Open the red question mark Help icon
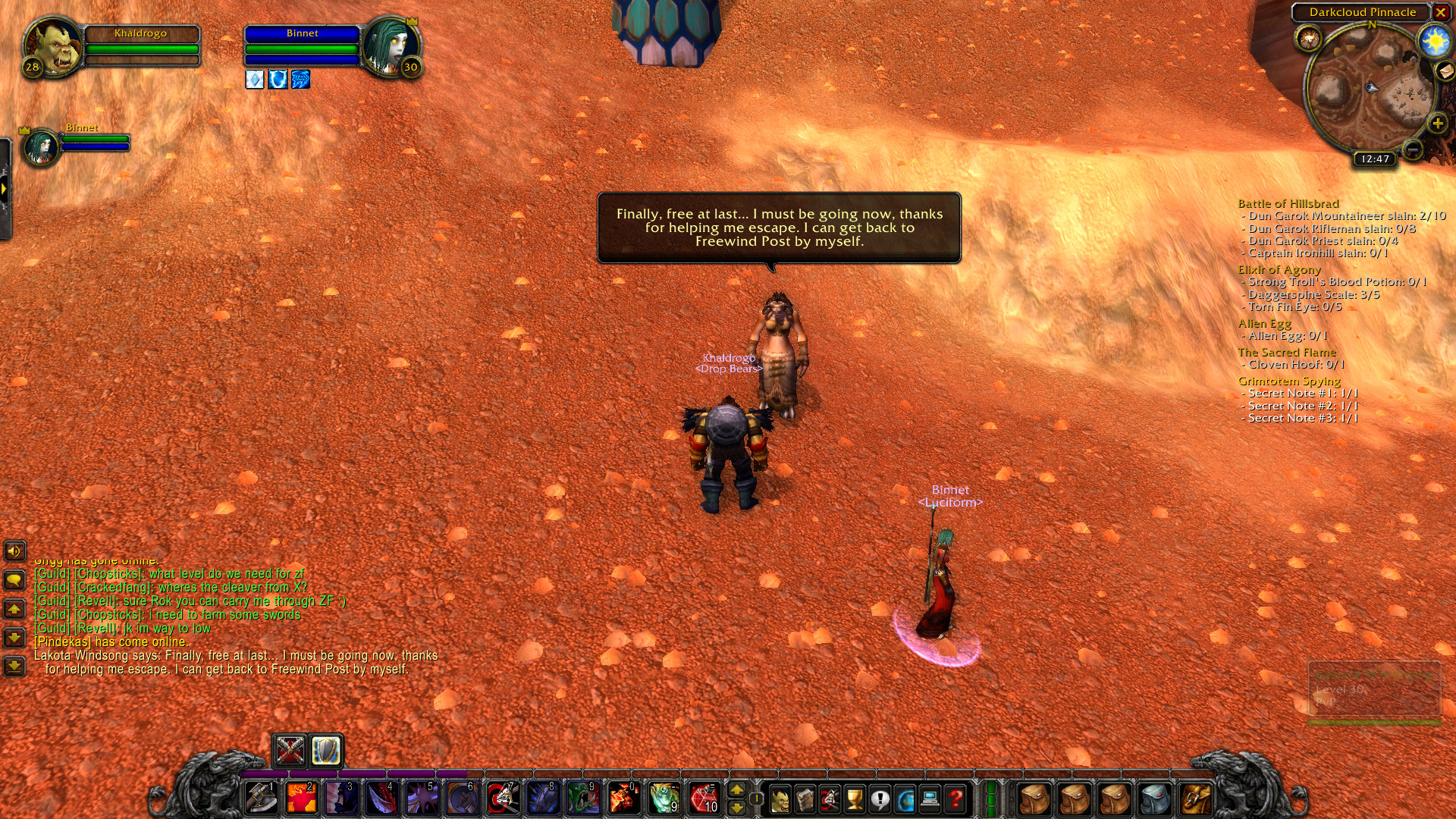This screenshot has width=1456, height=819. pos(955,799)
